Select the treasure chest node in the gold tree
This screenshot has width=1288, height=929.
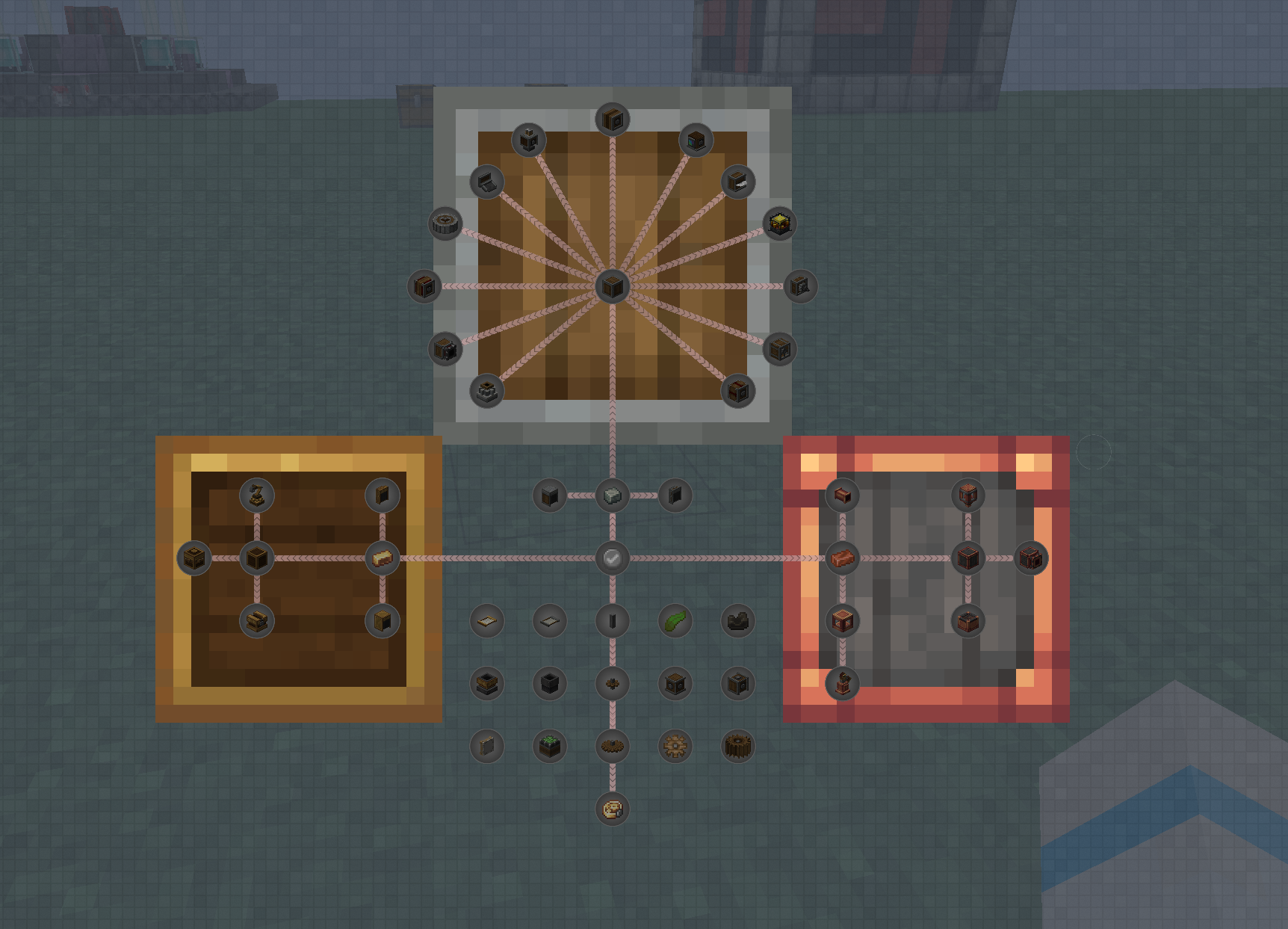coord(258,621)
